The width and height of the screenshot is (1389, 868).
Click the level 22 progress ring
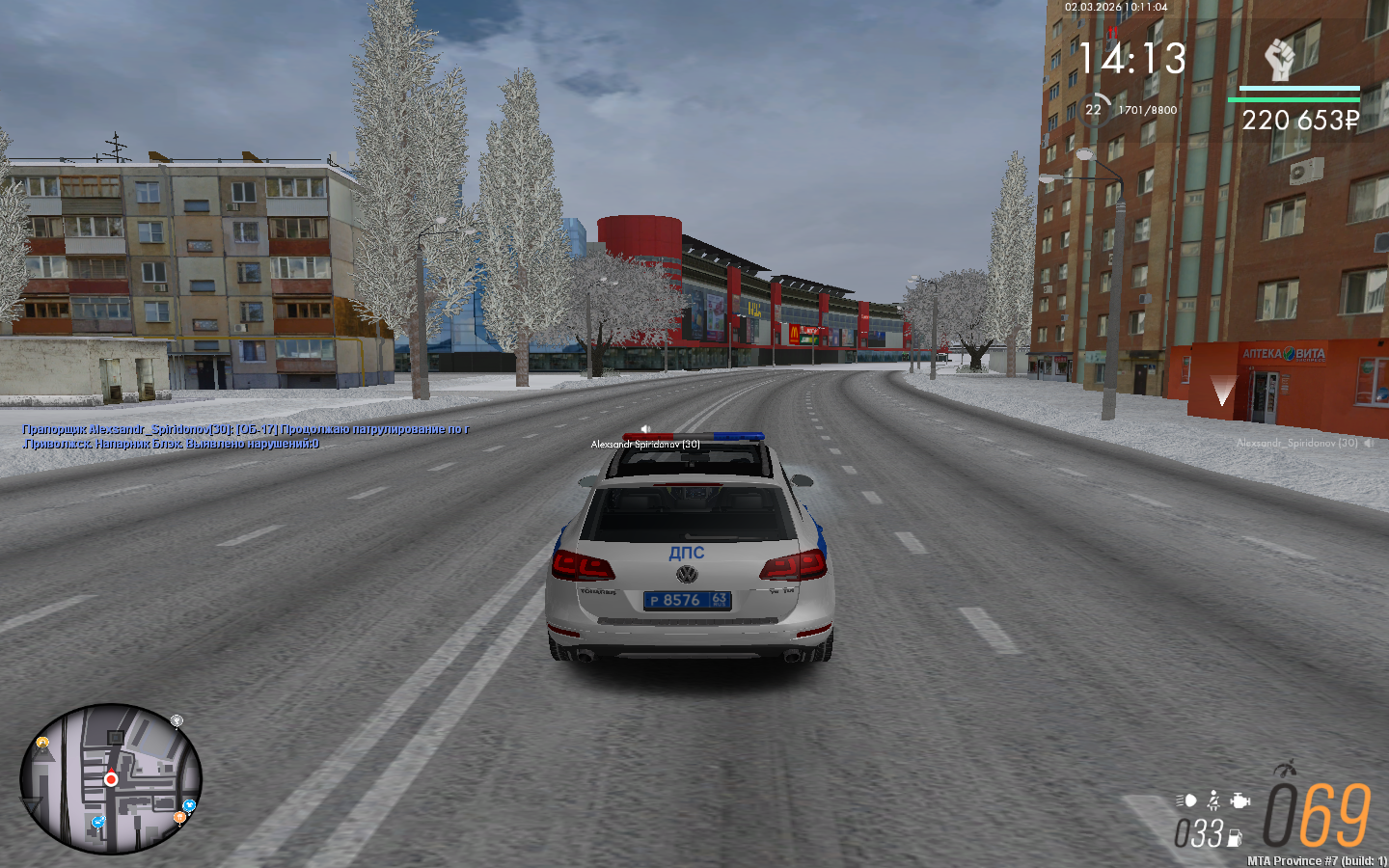1094,109
